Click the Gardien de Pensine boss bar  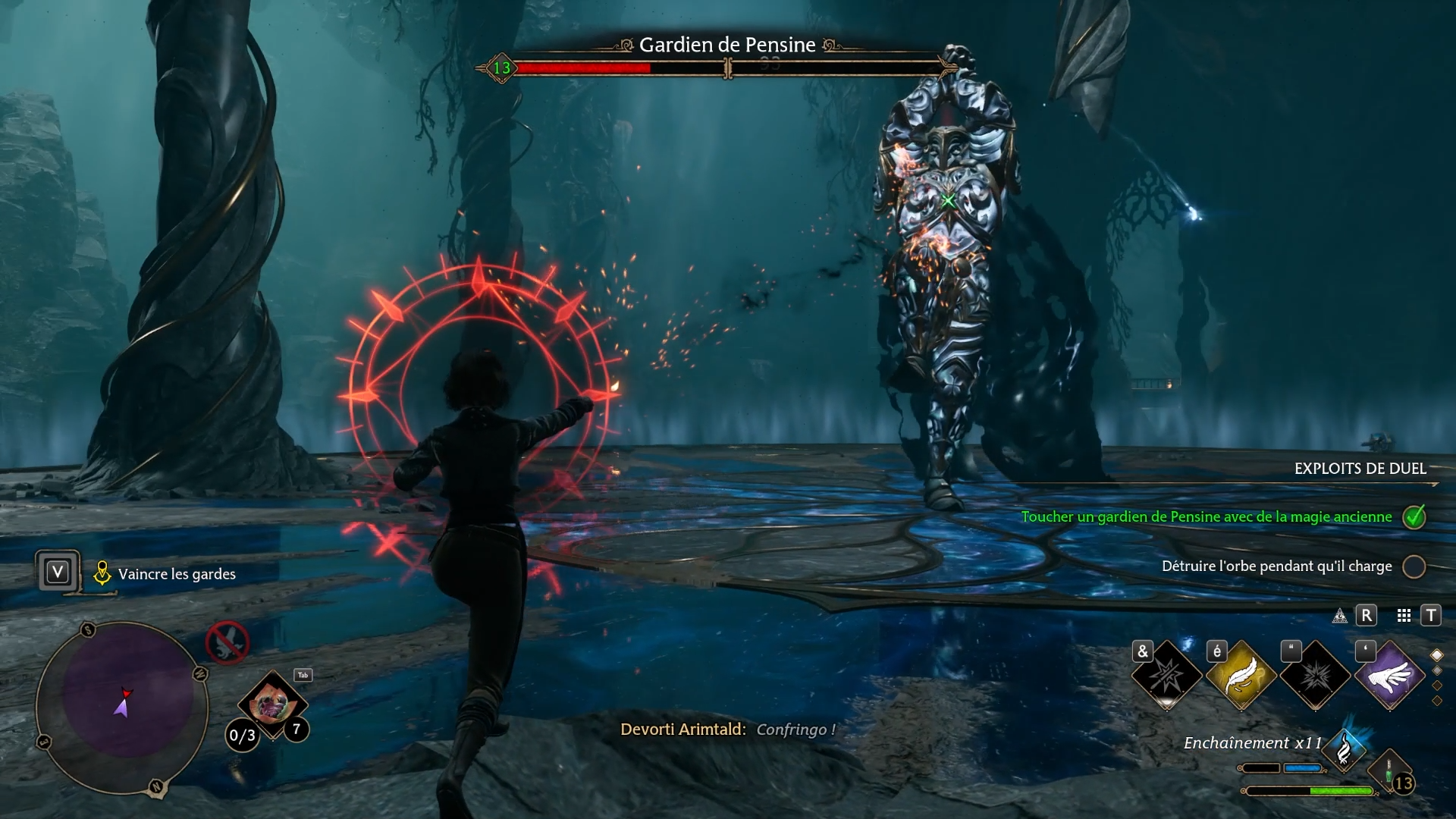click(726, 68)
